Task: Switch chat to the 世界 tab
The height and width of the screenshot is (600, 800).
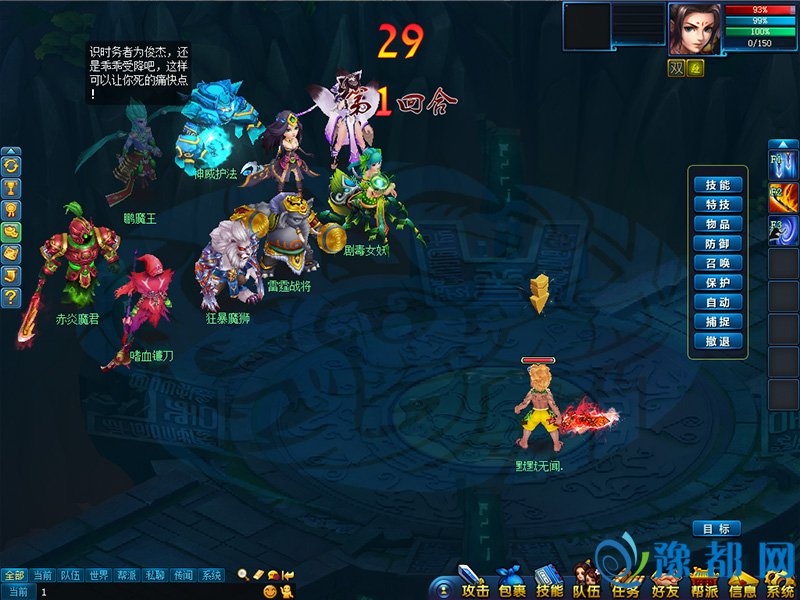Action: pos(98,575)
